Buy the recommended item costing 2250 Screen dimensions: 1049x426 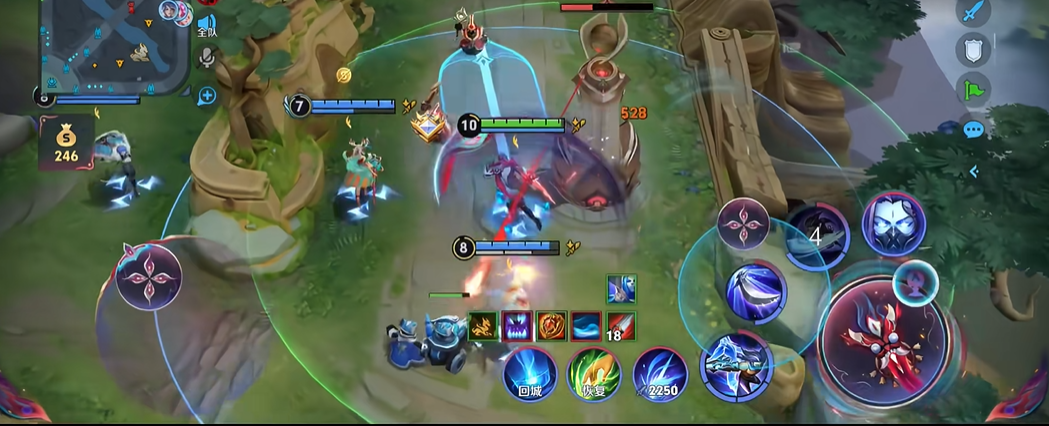(x=659, y=372)
